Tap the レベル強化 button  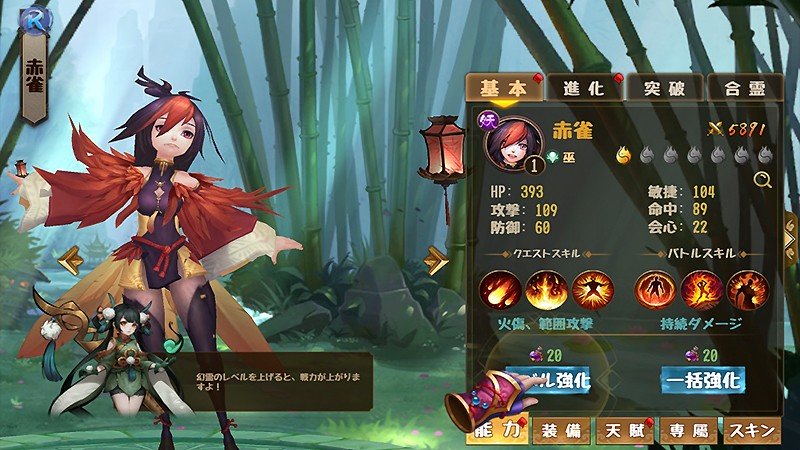click(x=548, y=380)
